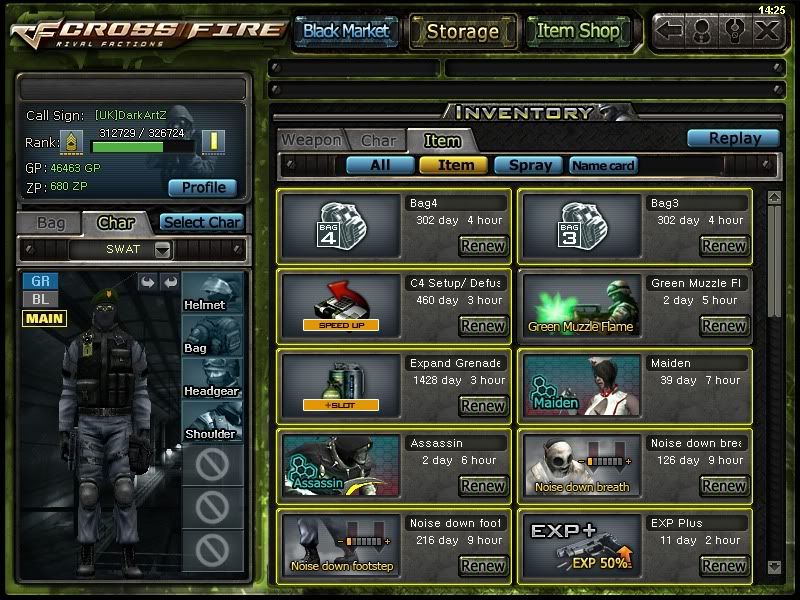Open the SWAT character dropdown

click(163, 249)
